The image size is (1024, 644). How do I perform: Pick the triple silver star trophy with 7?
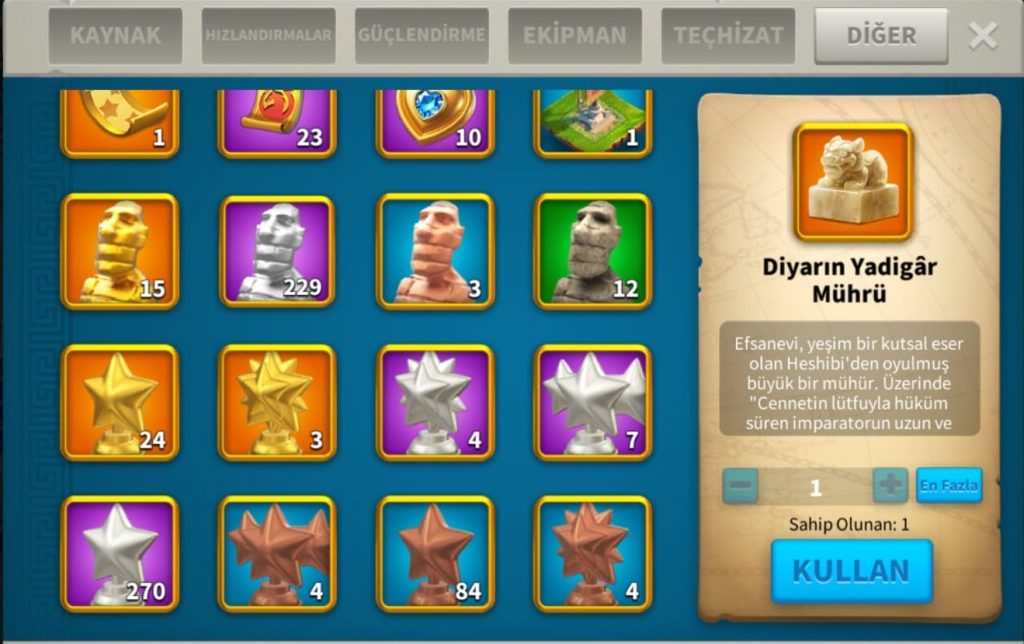(593, 403)
